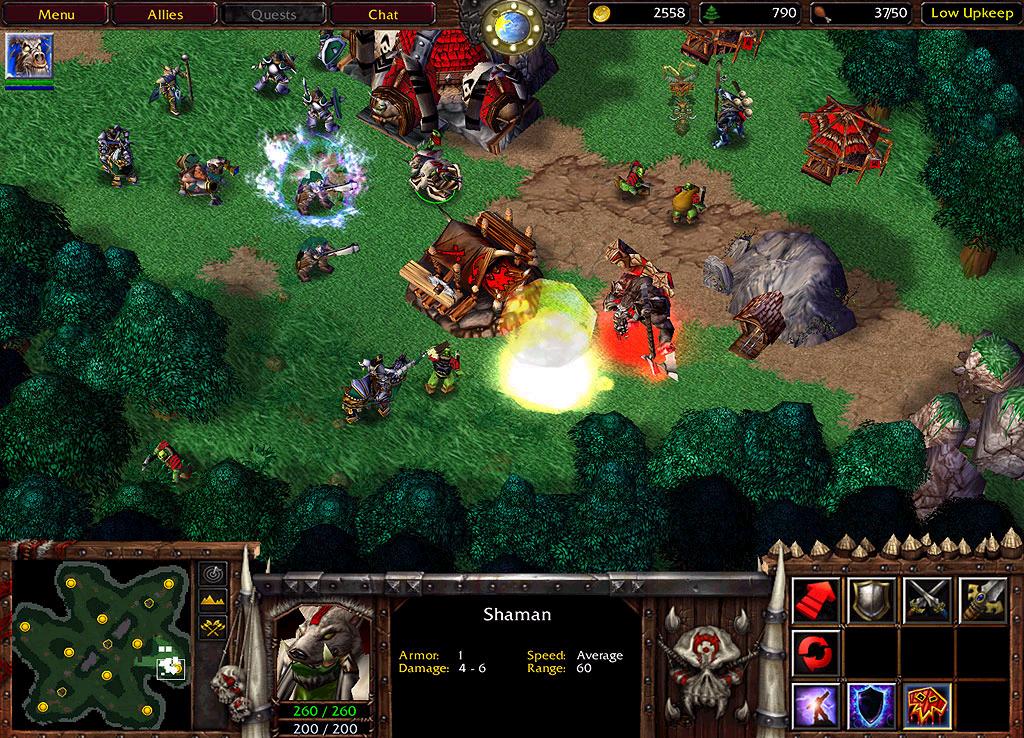1024x738 pixels.
Task: Open the game Menu
Action: pyautogui.click(x=56, y=14)
